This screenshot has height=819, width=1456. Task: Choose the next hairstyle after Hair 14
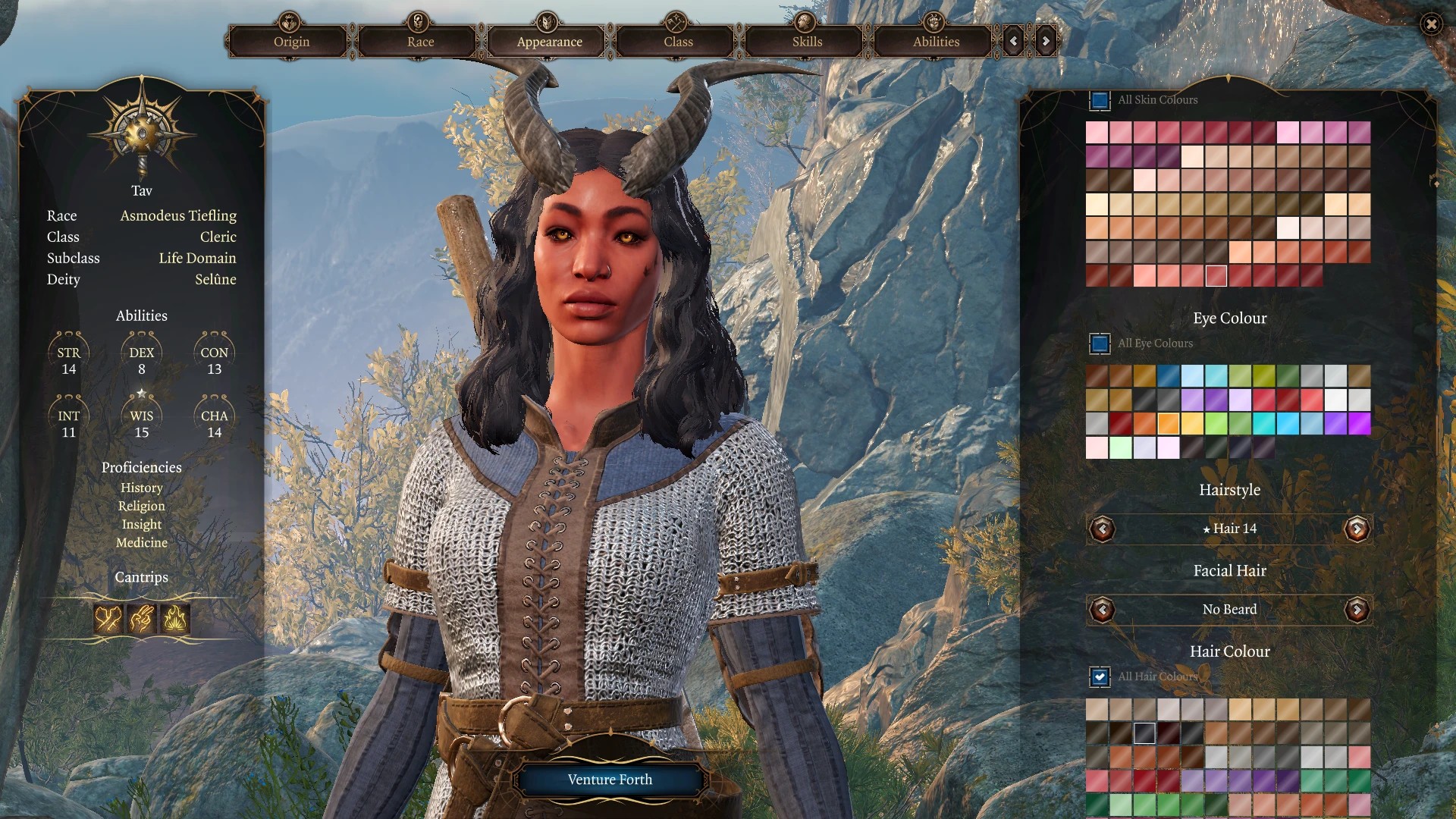1357,529
